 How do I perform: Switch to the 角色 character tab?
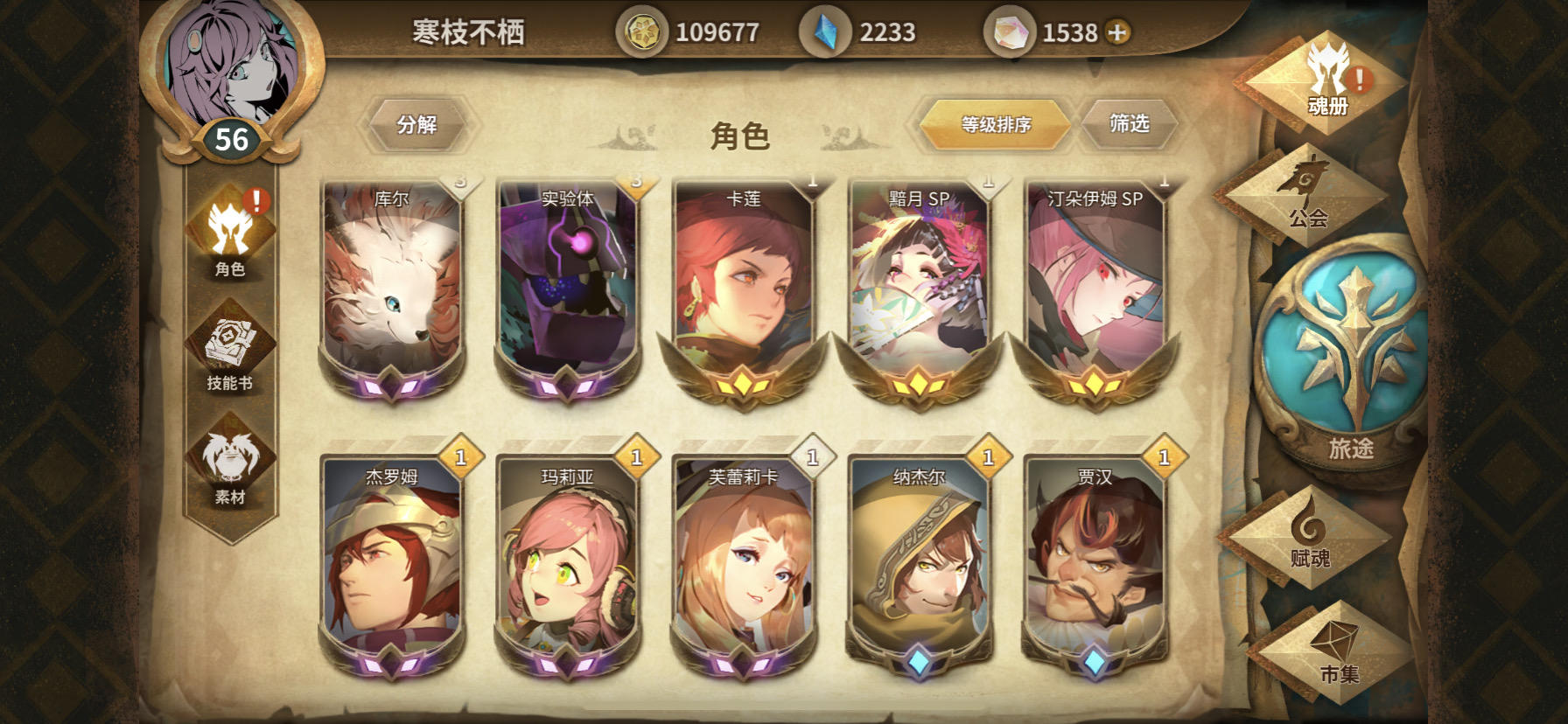231,236
